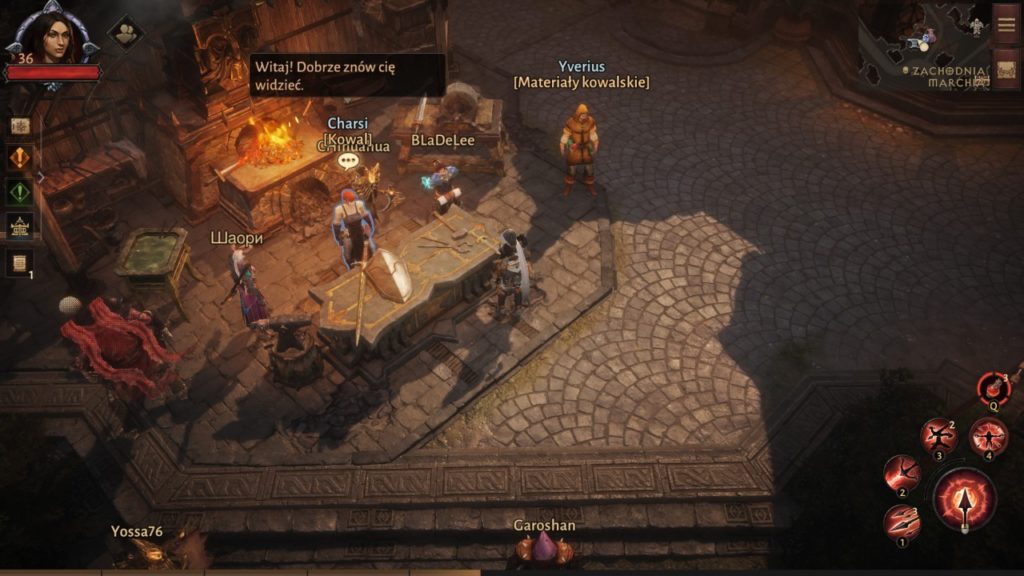Open the hamburger main menu

1006,25
